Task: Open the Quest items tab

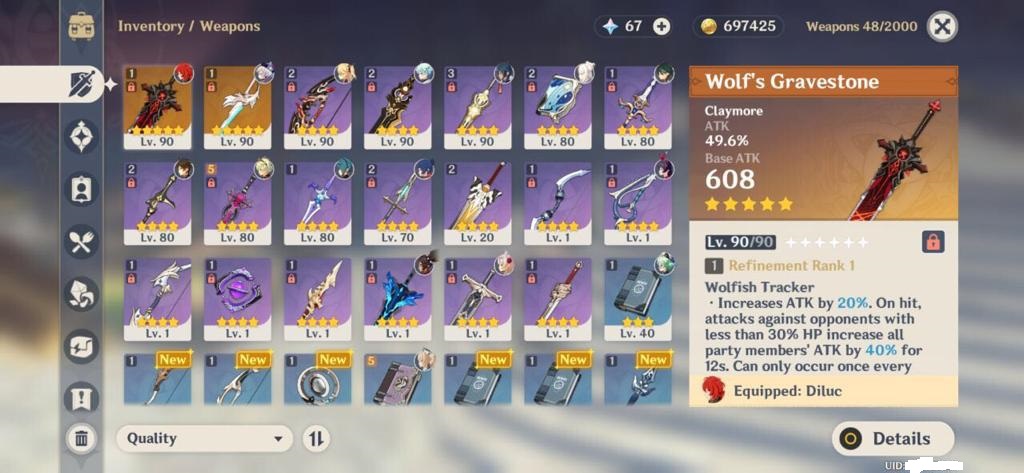Action: [81, 398]
